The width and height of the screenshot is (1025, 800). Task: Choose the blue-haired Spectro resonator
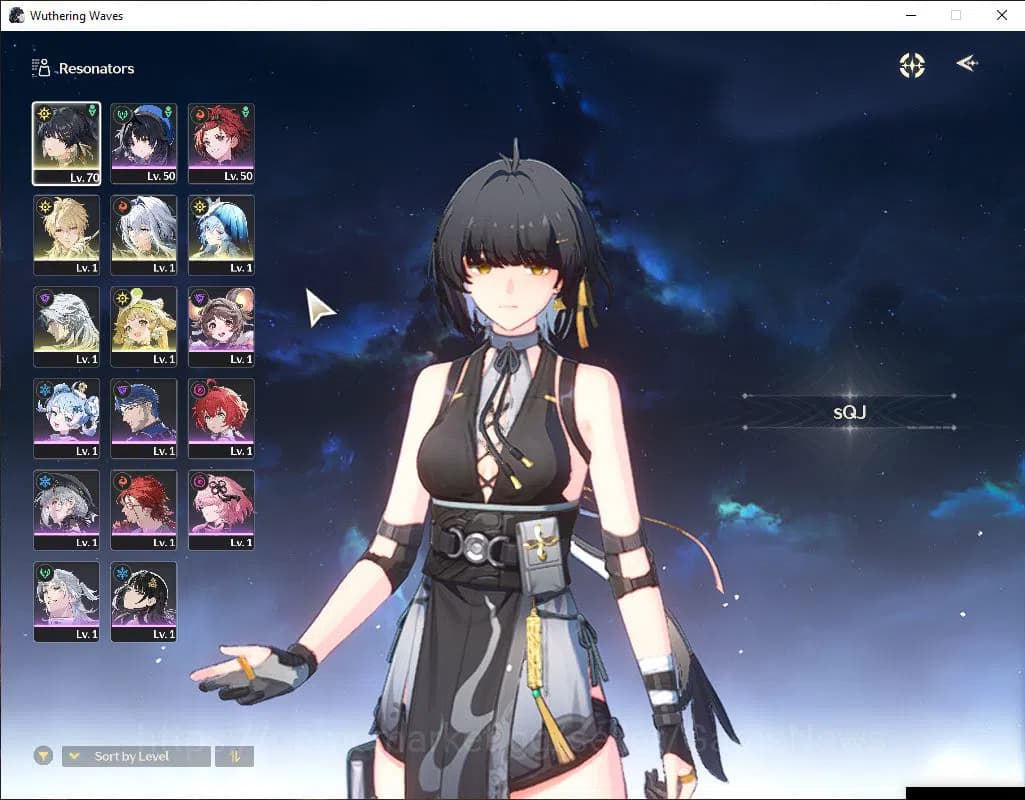[x=221, y=234]
